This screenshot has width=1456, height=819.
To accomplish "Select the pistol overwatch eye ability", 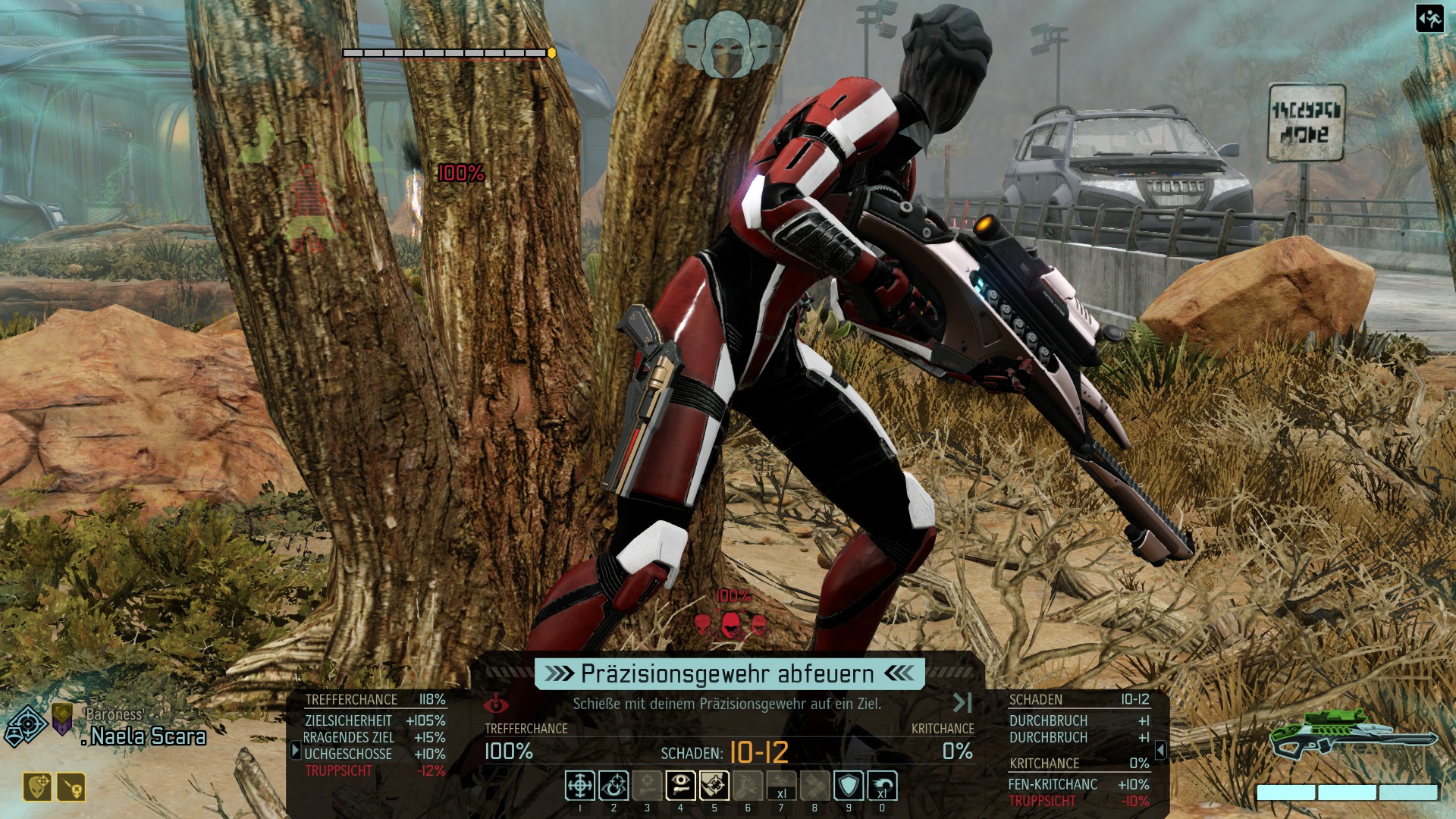I will pos(680,786).
